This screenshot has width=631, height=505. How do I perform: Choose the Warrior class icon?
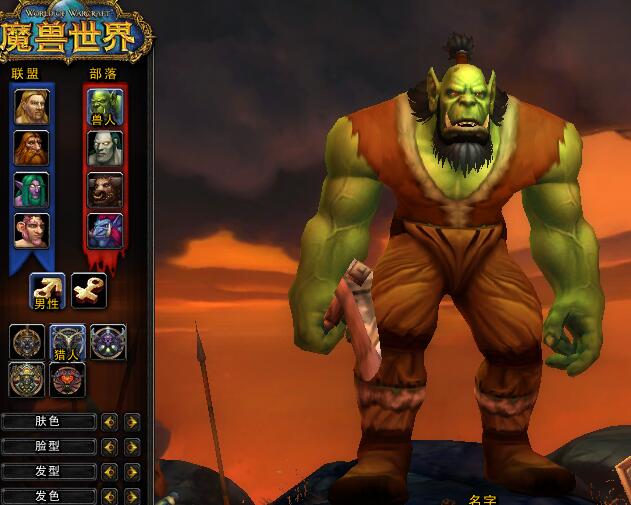point(27,341)
